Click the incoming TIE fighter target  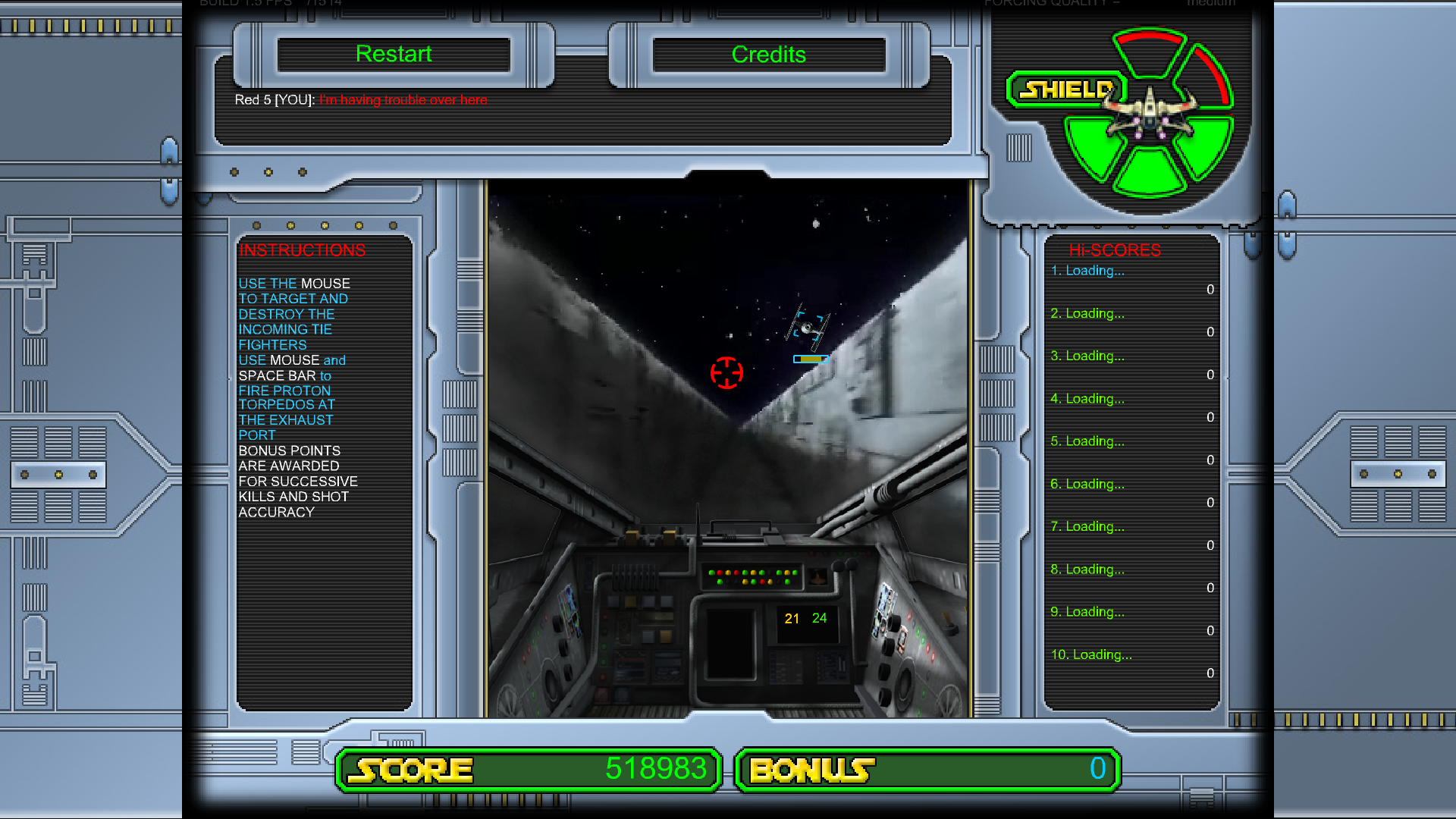[807, 328]
